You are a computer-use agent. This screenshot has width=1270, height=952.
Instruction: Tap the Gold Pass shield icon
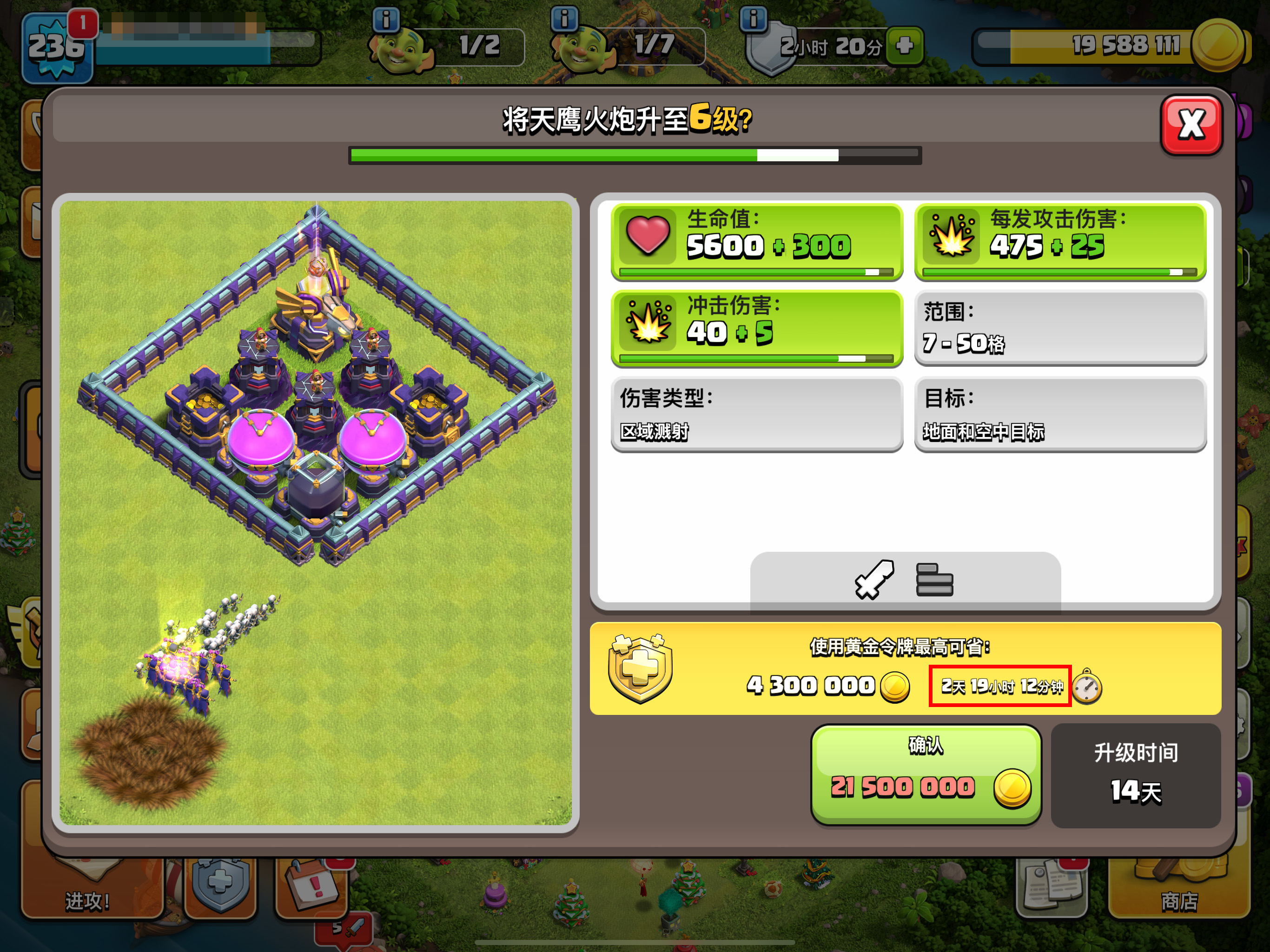(x=640, y=668)
